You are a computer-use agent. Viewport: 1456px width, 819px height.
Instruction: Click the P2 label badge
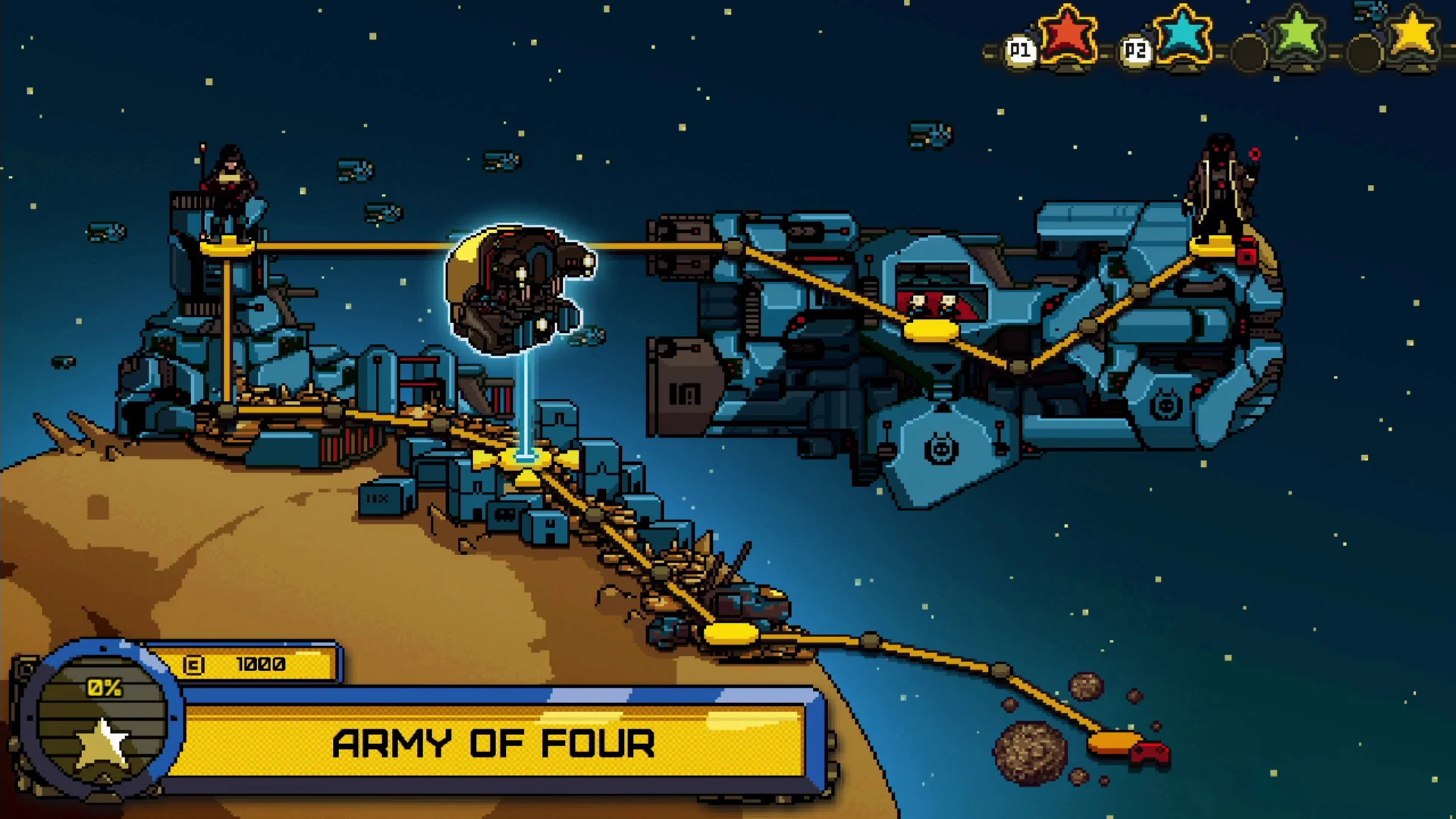(1135, 50)
